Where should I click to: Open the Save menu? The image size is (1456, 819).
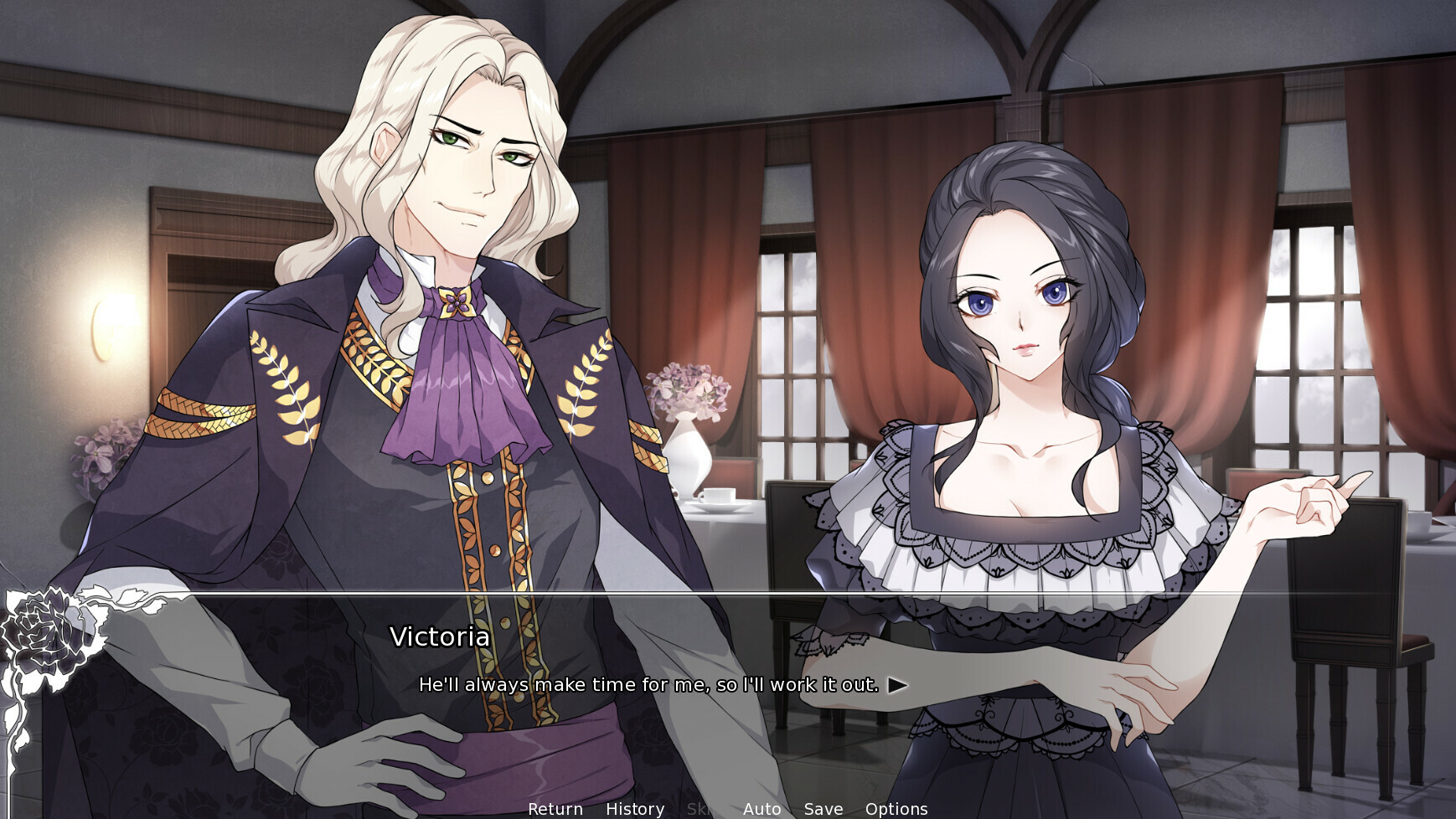pos(823,809)
